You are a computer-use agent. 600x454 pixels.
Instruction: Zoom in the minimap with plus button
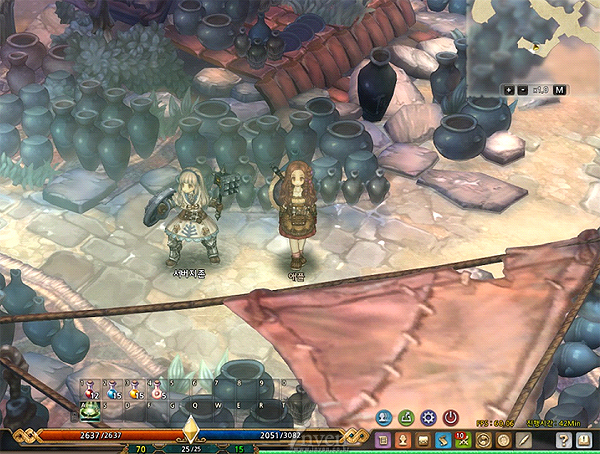pyautogui.click(x=511, y=90)
